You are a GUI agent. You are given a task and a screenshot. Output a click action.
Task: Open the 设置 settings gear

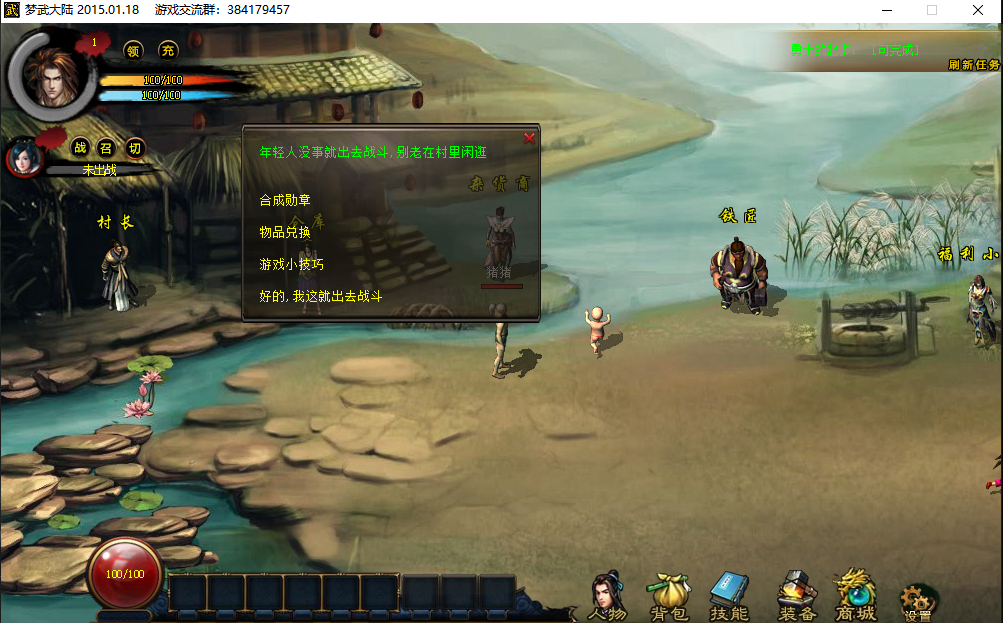[917, 602]
